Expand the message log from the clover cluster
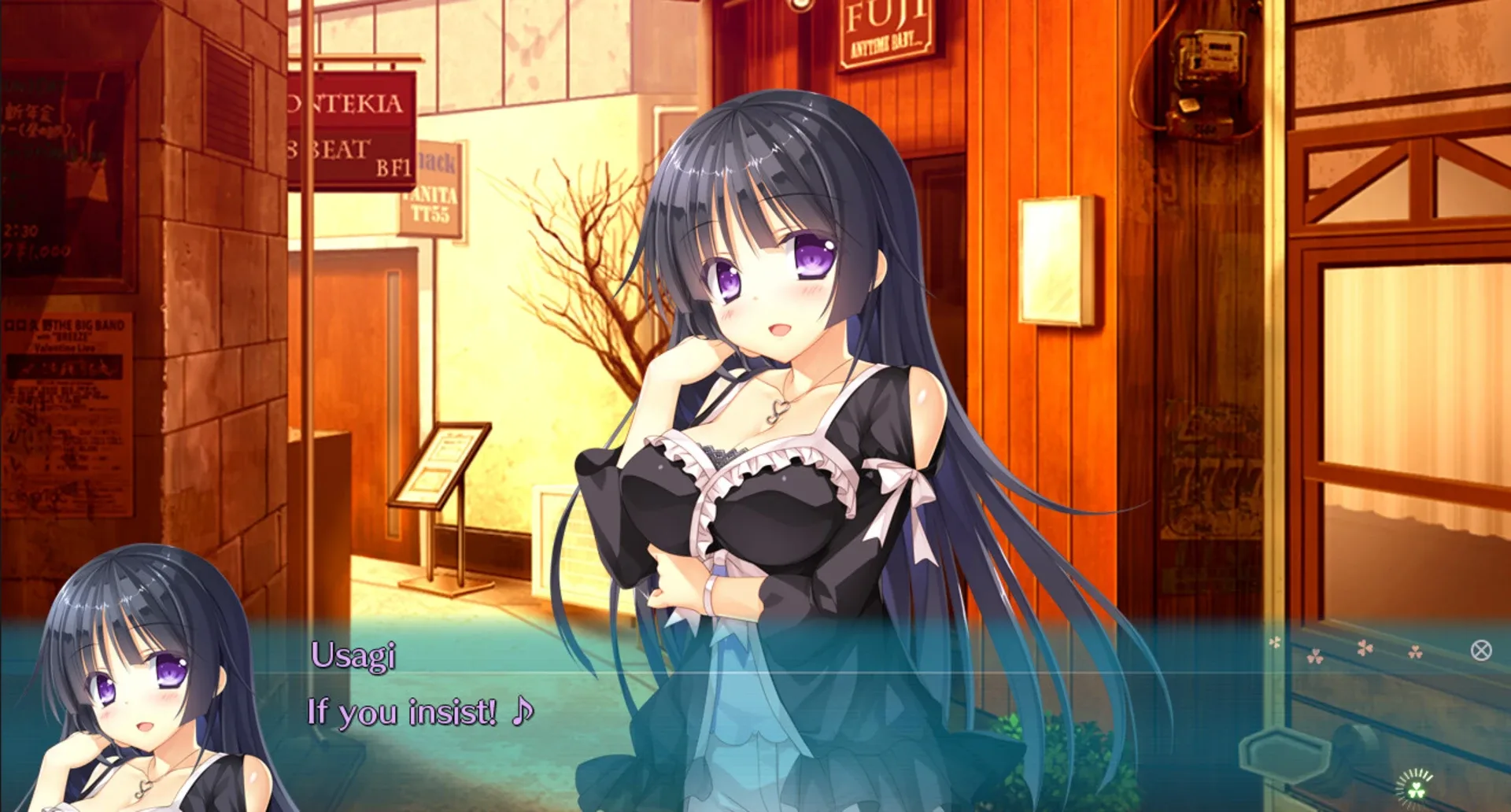Image resolution: width=1511 pixels, height=812 pixels. point(1364,648)
